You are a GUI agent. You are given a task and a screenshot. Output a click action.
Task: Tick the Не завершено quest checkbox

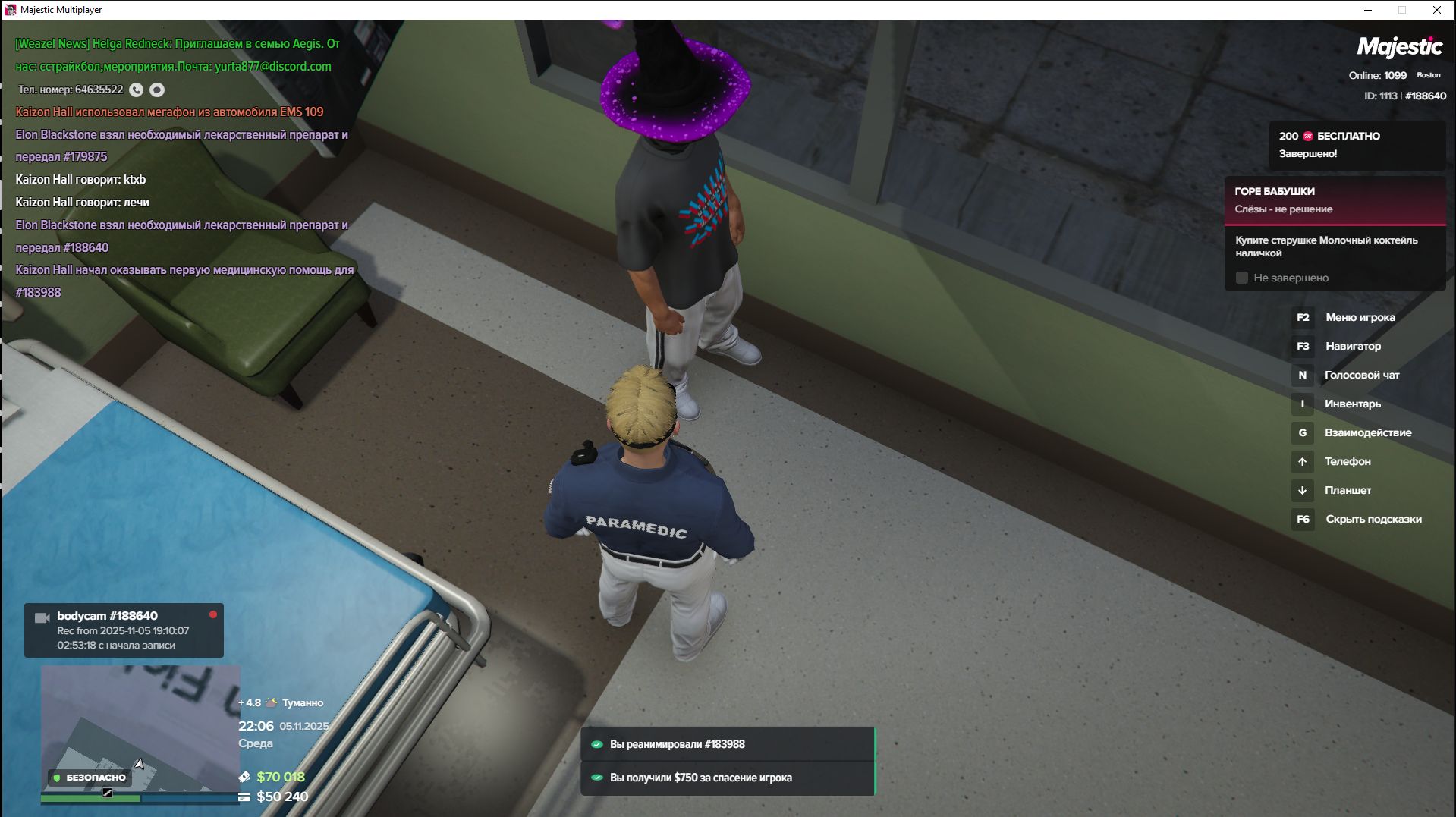pyautogui.click(x=1242, y=278)
